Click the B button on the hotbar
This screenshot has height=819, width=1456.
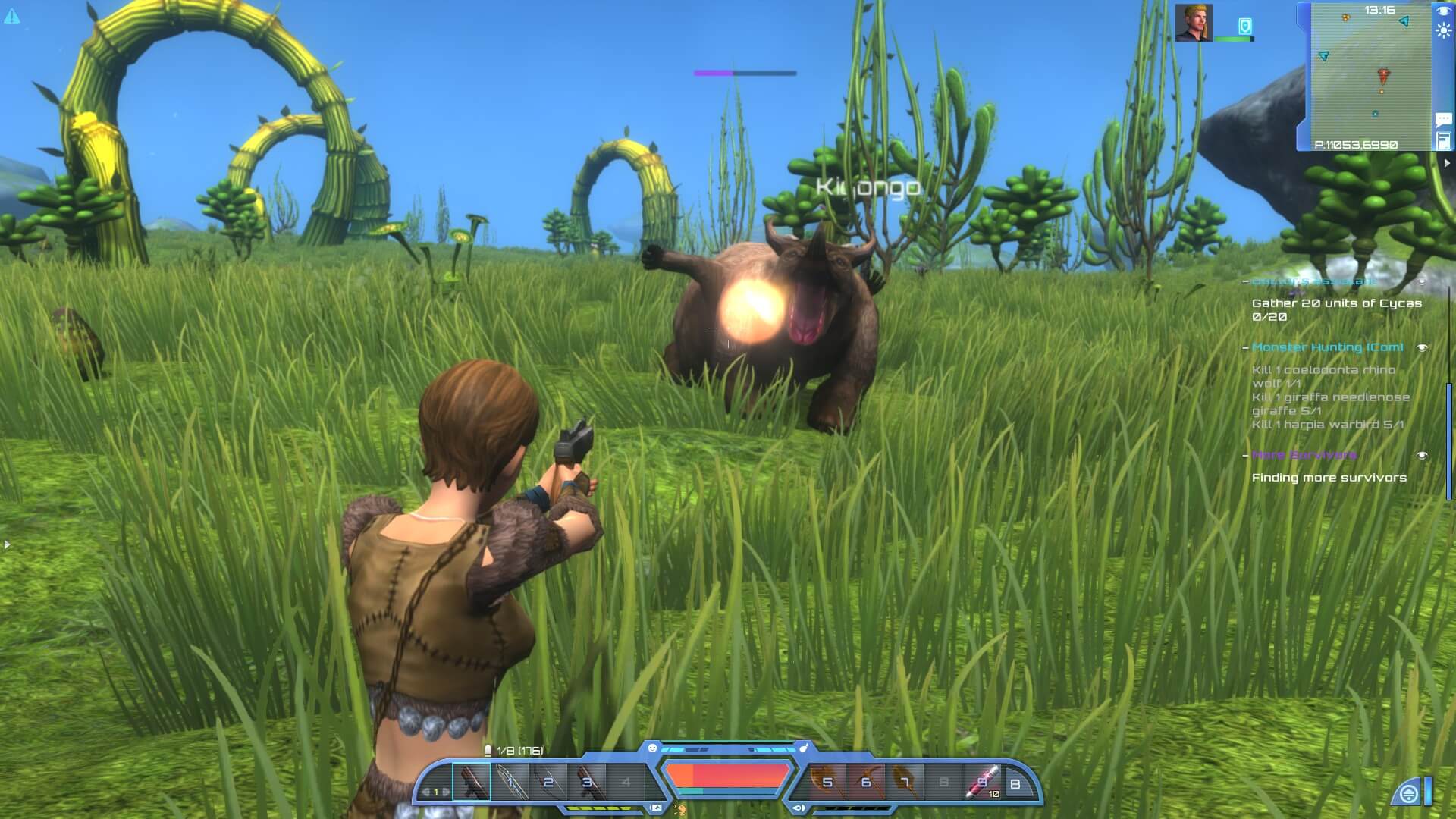tap(1015, 784)
